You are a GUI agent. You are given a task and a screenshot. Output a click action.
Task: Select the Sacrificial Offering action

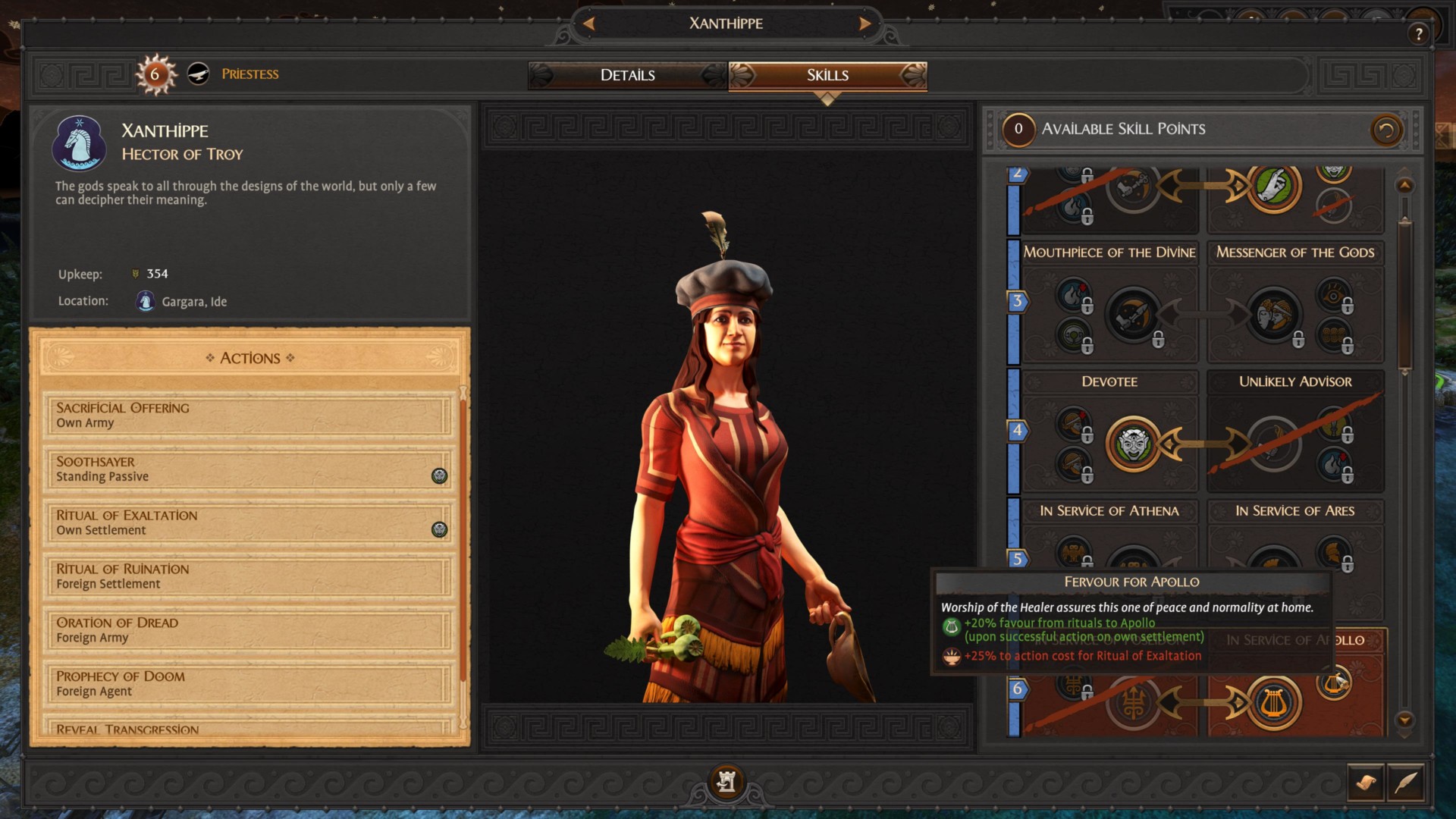247,415
